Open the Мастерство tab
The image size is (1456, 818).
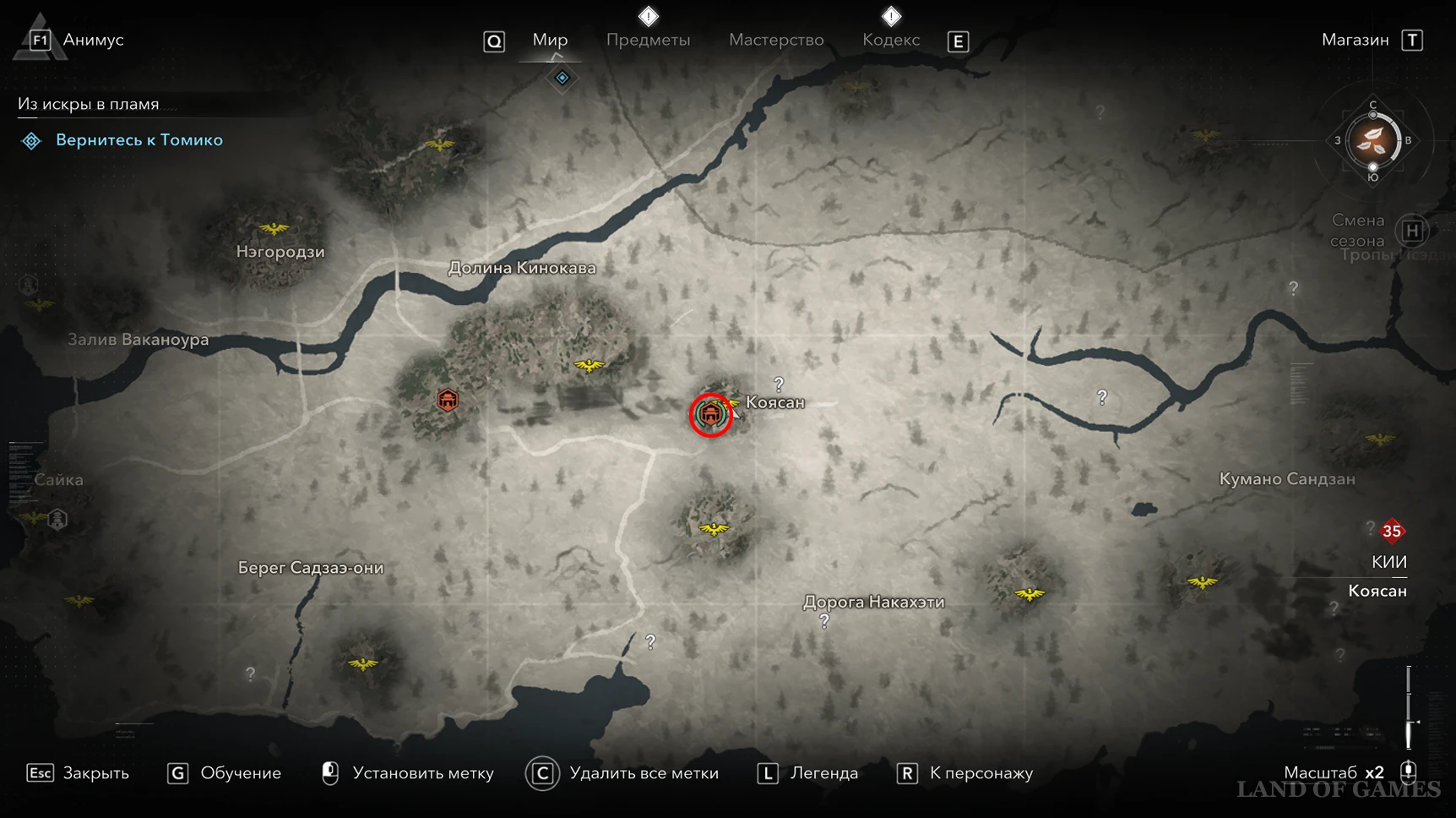tap(776, 40)
